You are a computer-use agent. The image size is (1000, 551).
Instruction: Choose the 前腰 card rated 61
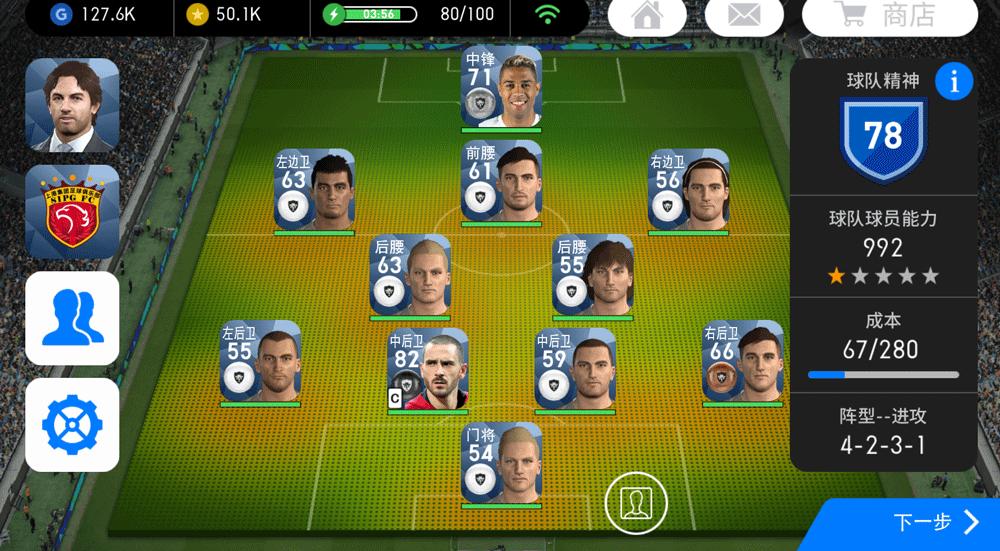point(501,181)
